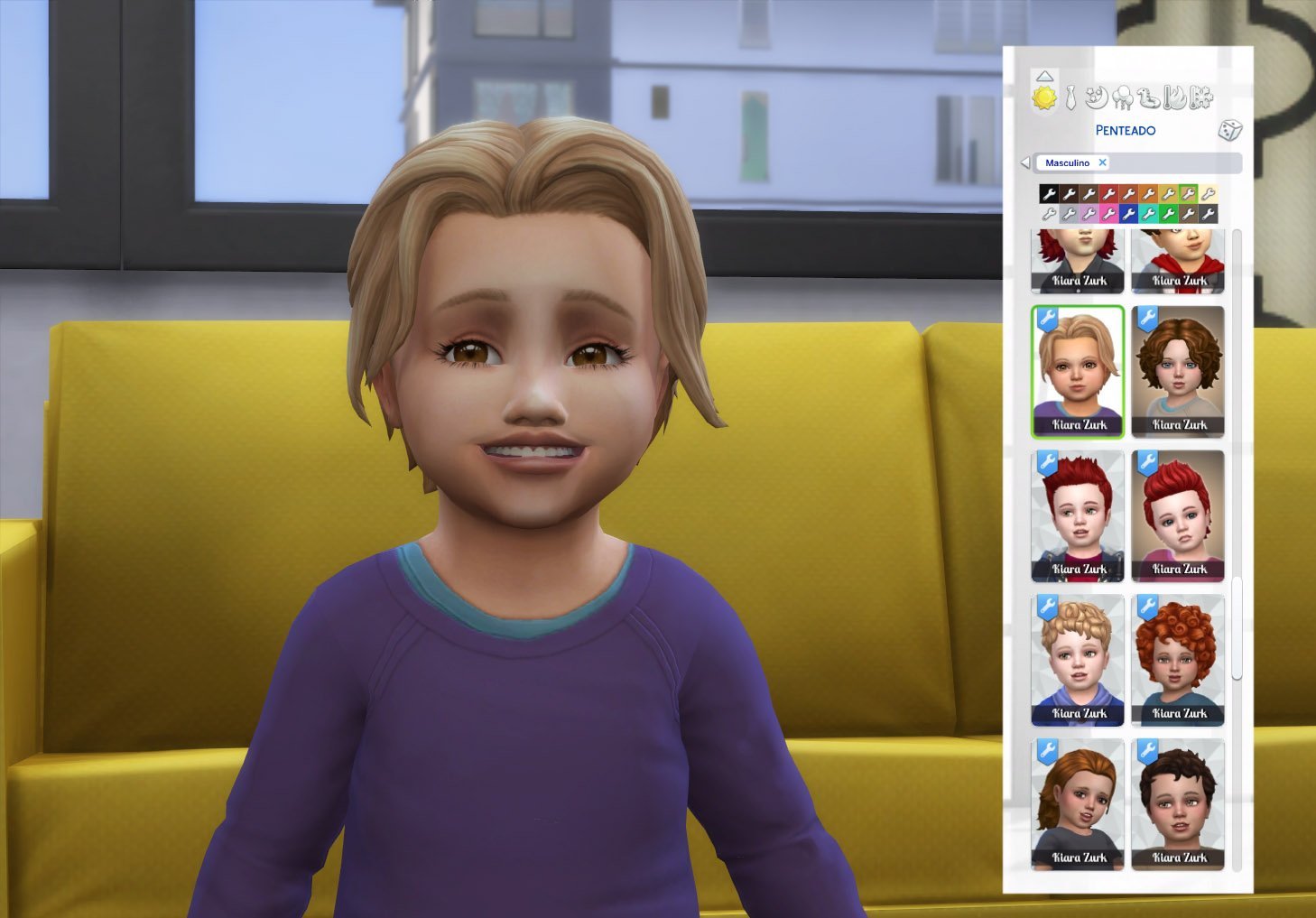Choose the party balloons outfit category
Screen dimensions: 1316x918
(1123, 97)
